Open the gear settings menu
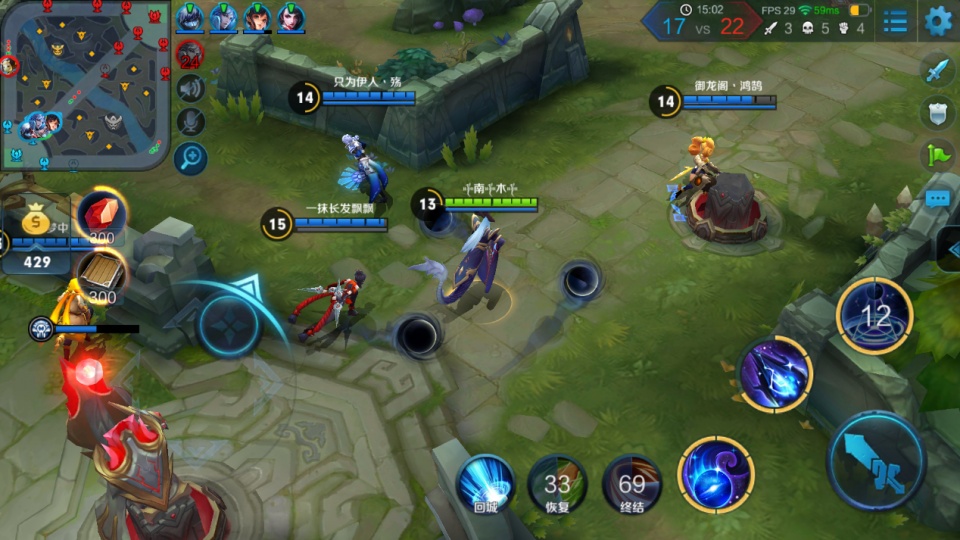Viewport: 960px width, 540px height. point(938,20)
